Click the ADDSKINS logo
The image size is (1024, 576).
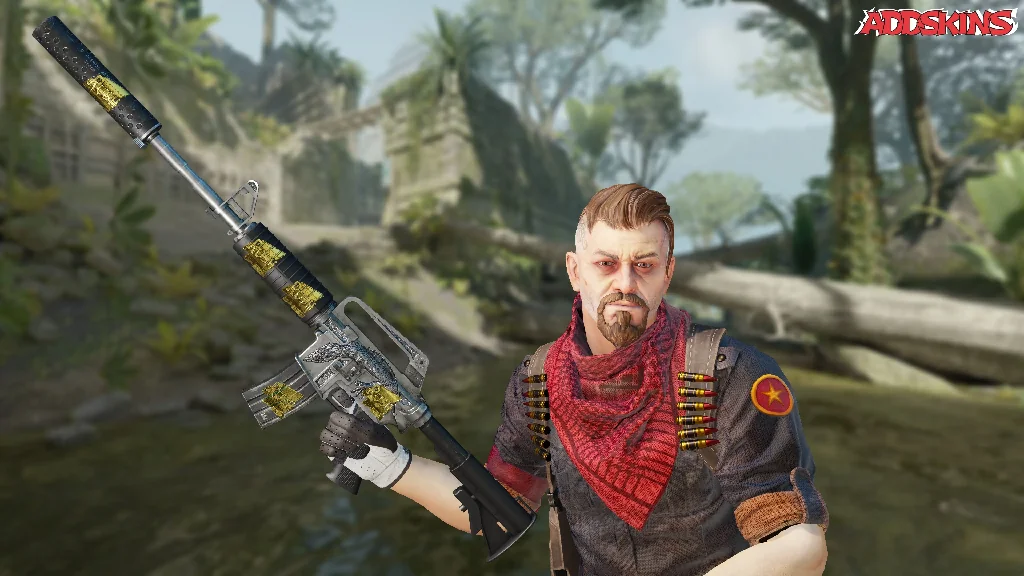coord(935,22)
